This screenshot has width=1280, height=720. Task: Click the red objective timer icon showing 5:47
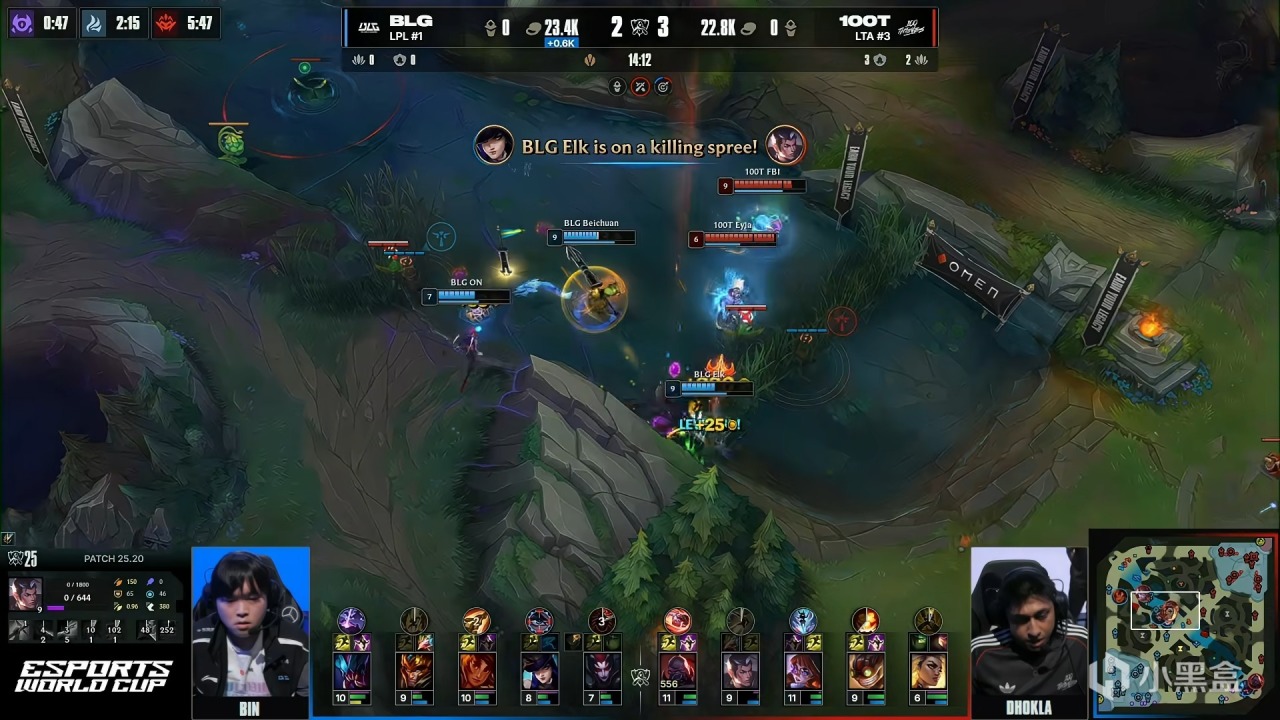165,22
